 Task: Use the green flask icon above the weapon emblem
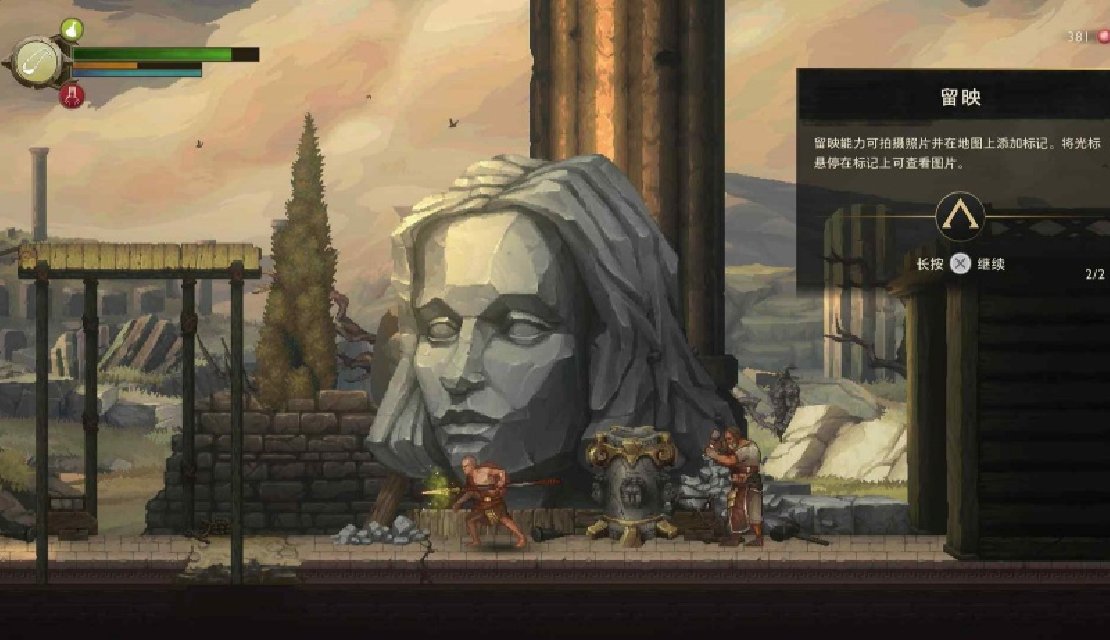click(x=72, y=29)
